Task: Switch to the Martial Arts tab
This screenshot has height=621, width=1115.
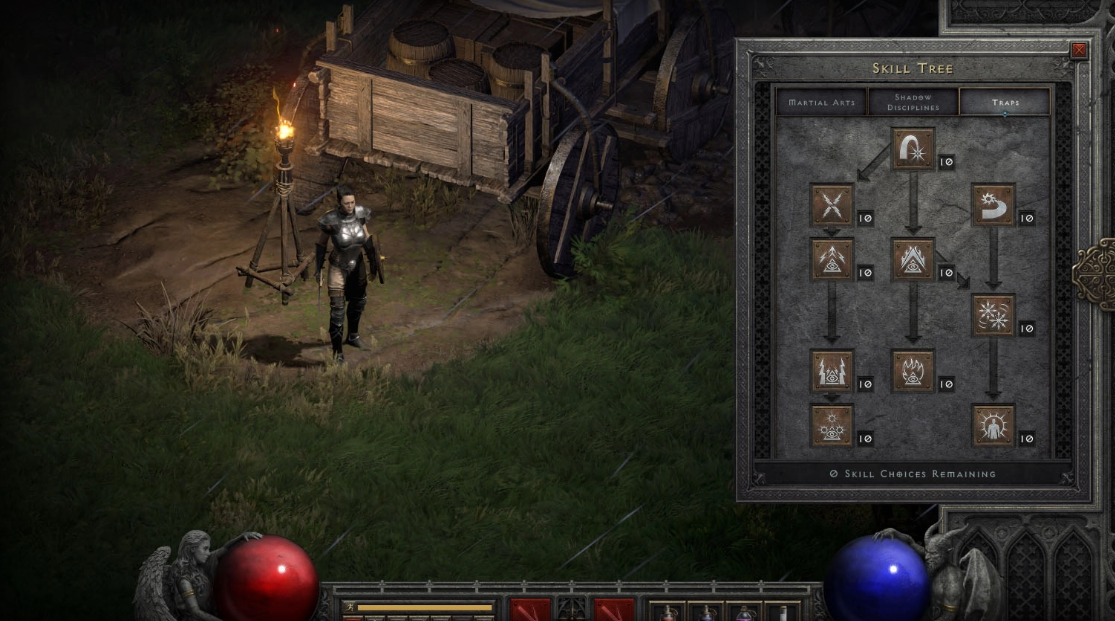Action: pyautogui.click(x=821, y=102)
